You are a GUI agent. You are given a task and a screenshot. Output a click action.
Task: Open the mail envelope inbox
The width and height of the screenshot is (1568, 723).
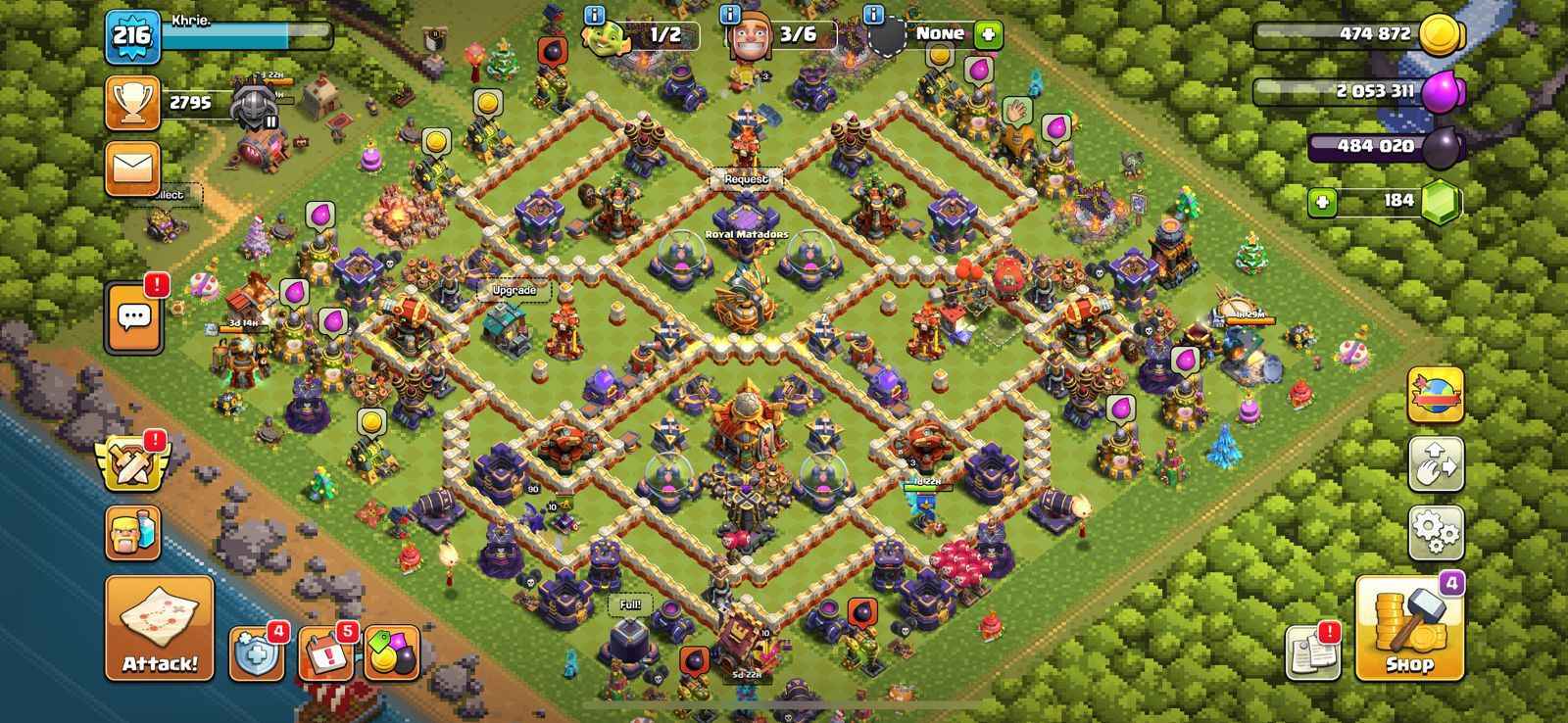point(132,167)
